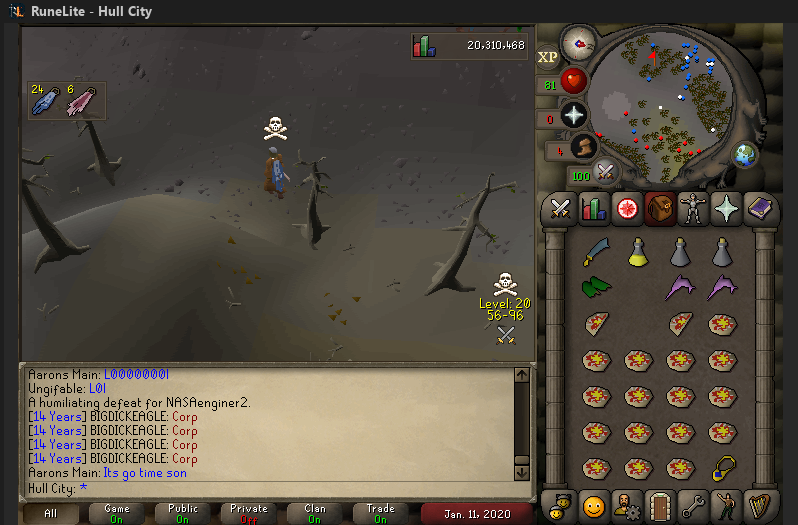Click the compass on the minimap
The height and width of the screenshot is (525, 798).
point(577,43)
